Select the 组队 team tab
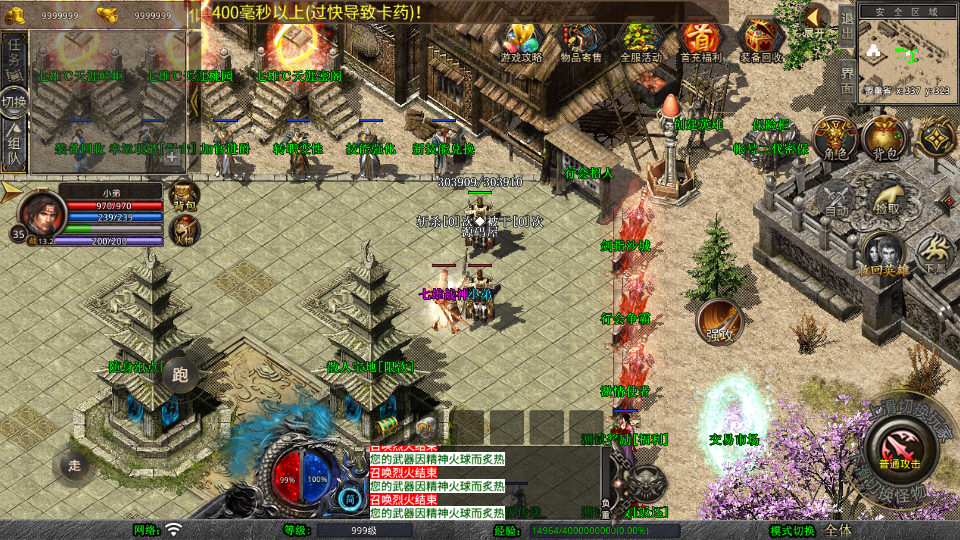 pyautogui.click(x=15, y=147)
